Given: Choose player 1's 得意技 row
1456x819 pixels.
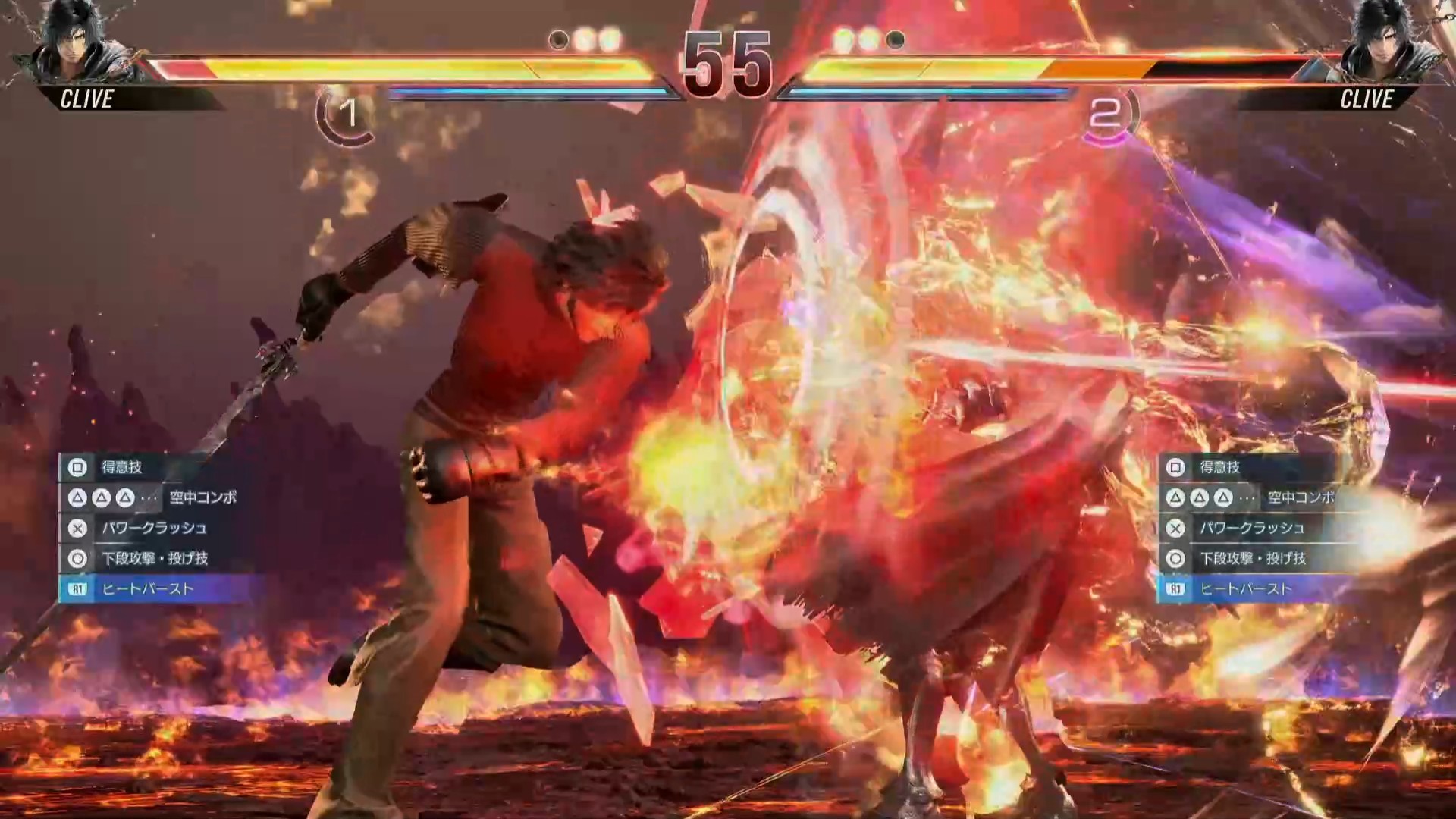Looking at the screenshot, I should (121, 467).
